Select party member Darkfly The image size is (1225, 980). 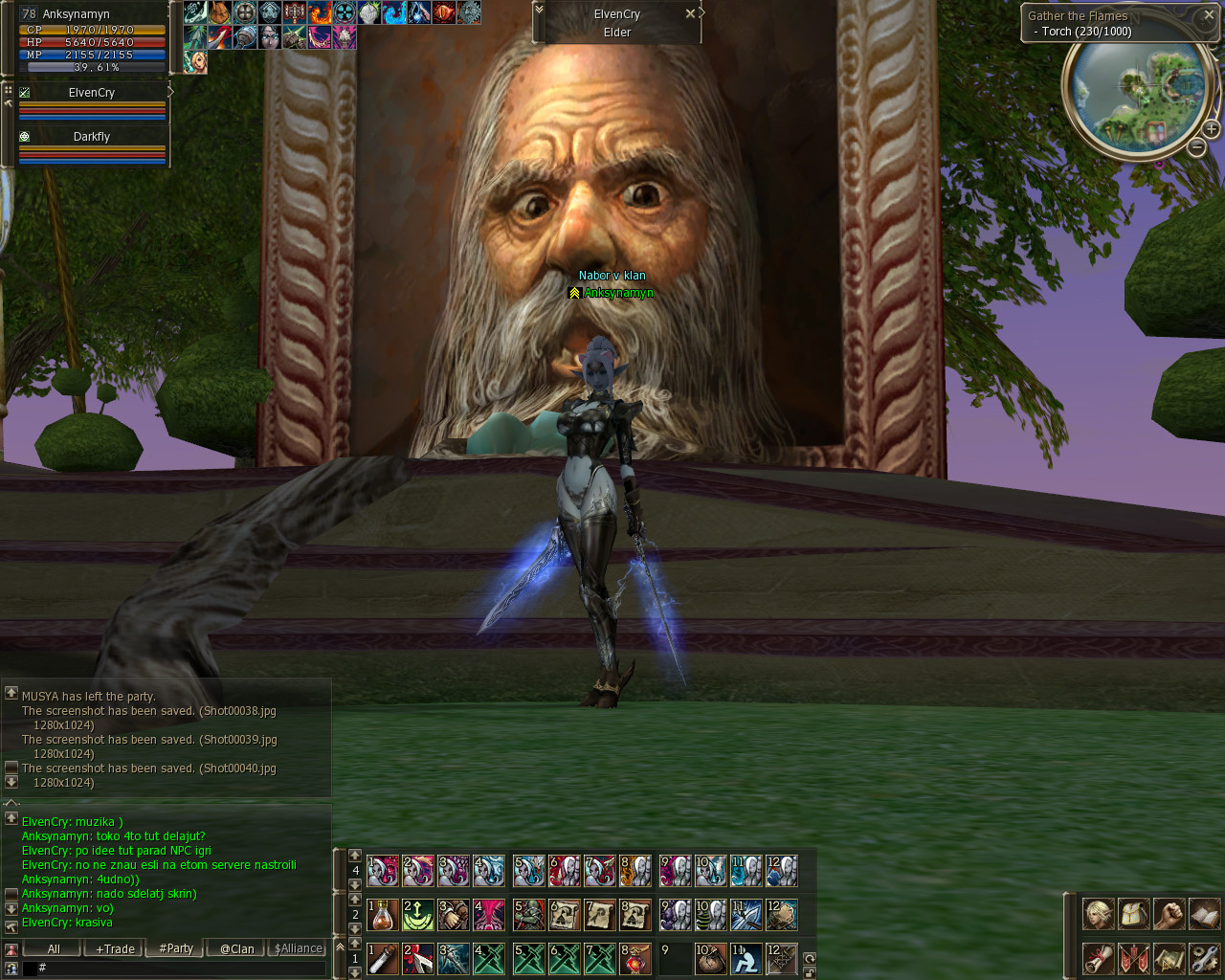tap(92, 137)
